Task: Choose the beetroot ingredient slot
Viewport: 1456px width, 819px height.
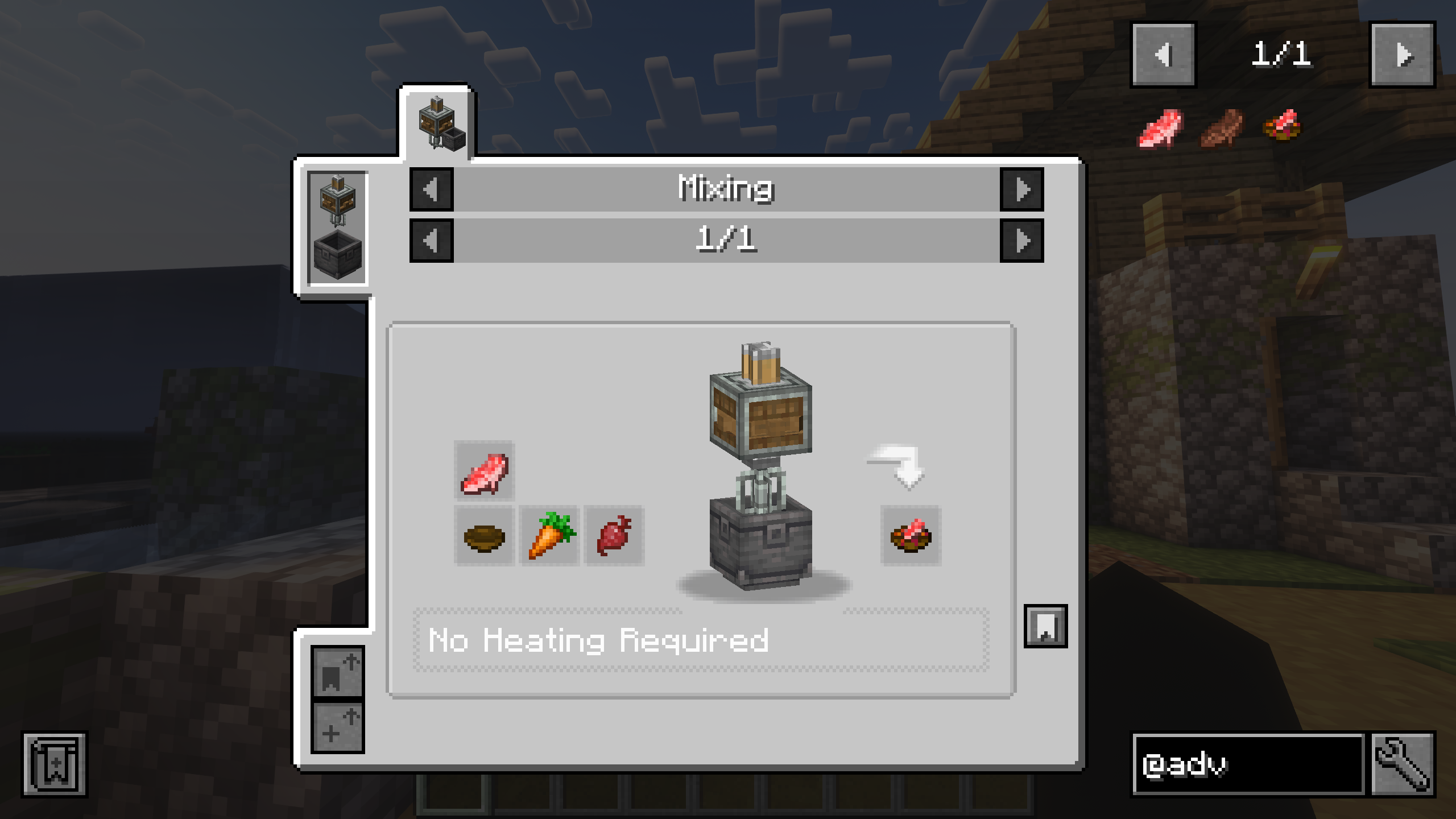Action: [614, 536]
